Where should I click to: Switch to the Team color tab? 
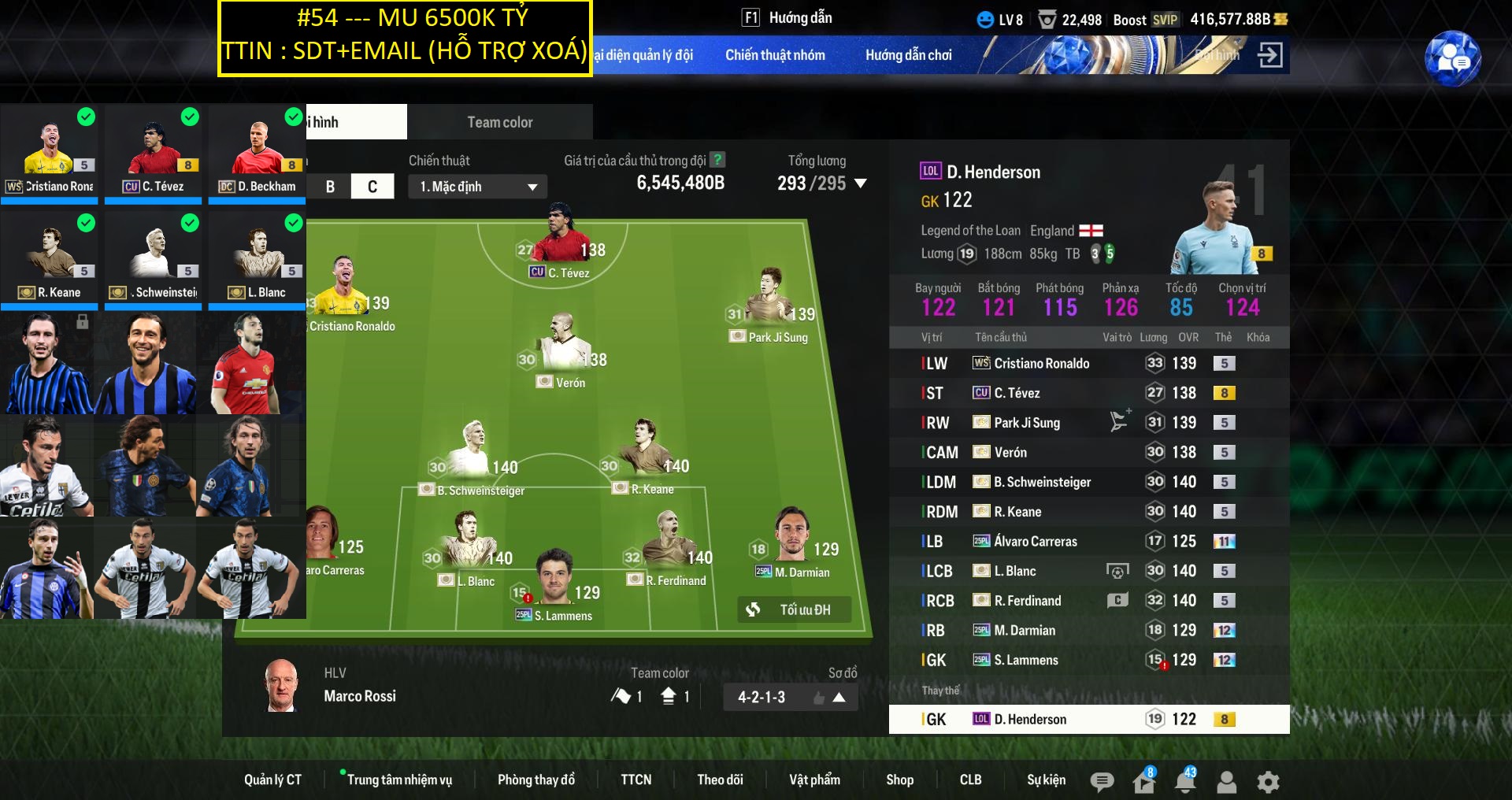[x=500, y=122]
